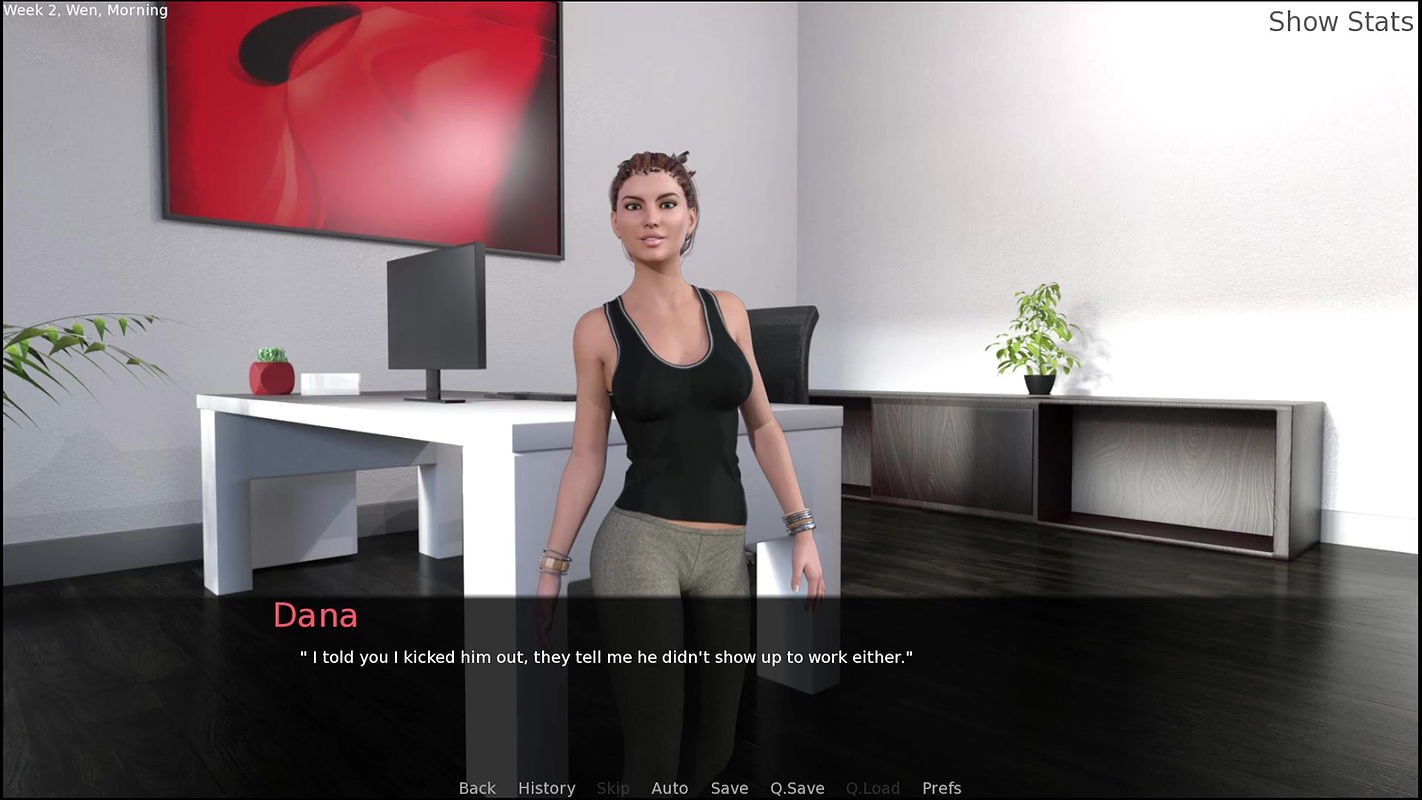
Task: Toggle Auto-forward reading mode
Action: (669, 788)
